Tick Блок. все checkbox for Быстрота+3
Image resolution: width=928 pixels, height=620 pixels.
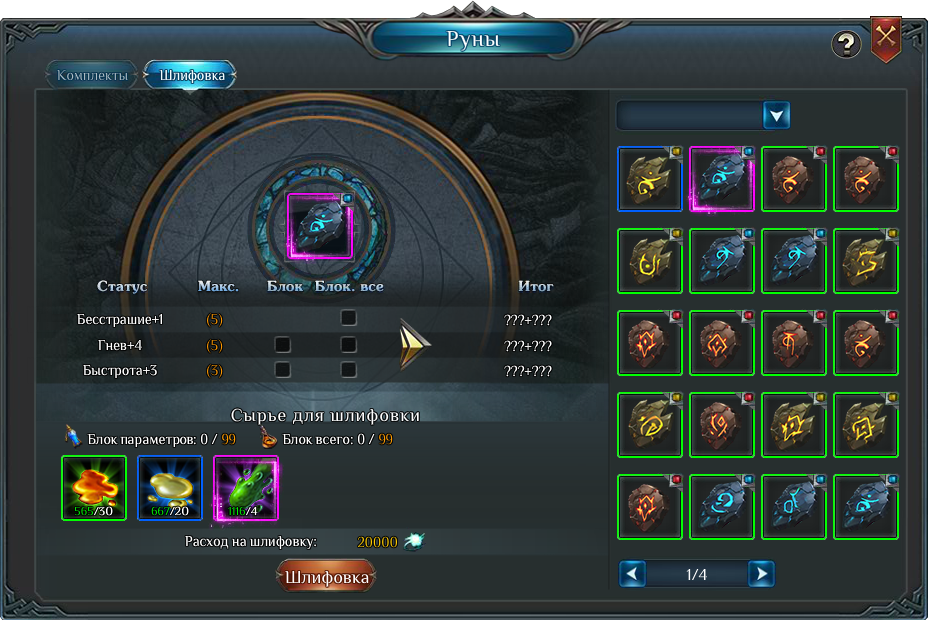[348, 369]
